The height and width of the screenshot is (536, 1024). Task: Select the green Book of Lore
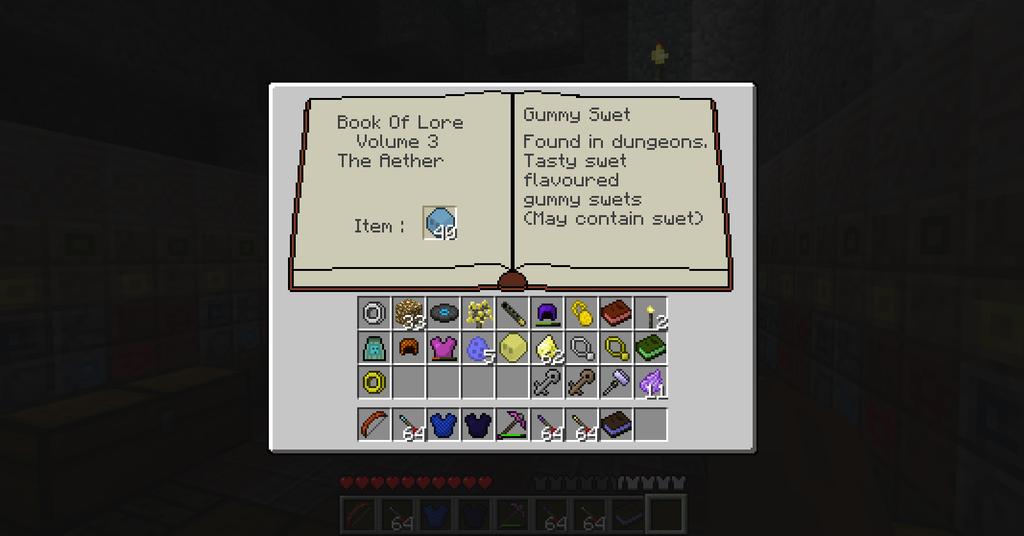(650, 347)
